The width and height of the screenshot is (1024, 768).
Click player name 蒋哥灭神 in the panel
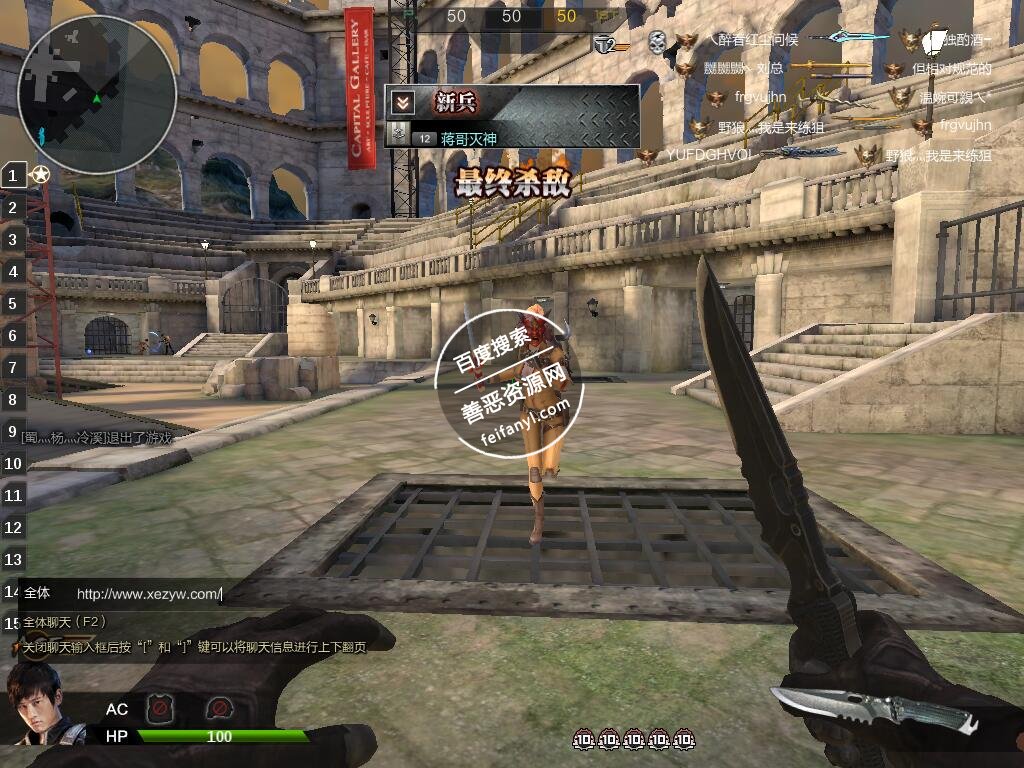coord(468,139)
